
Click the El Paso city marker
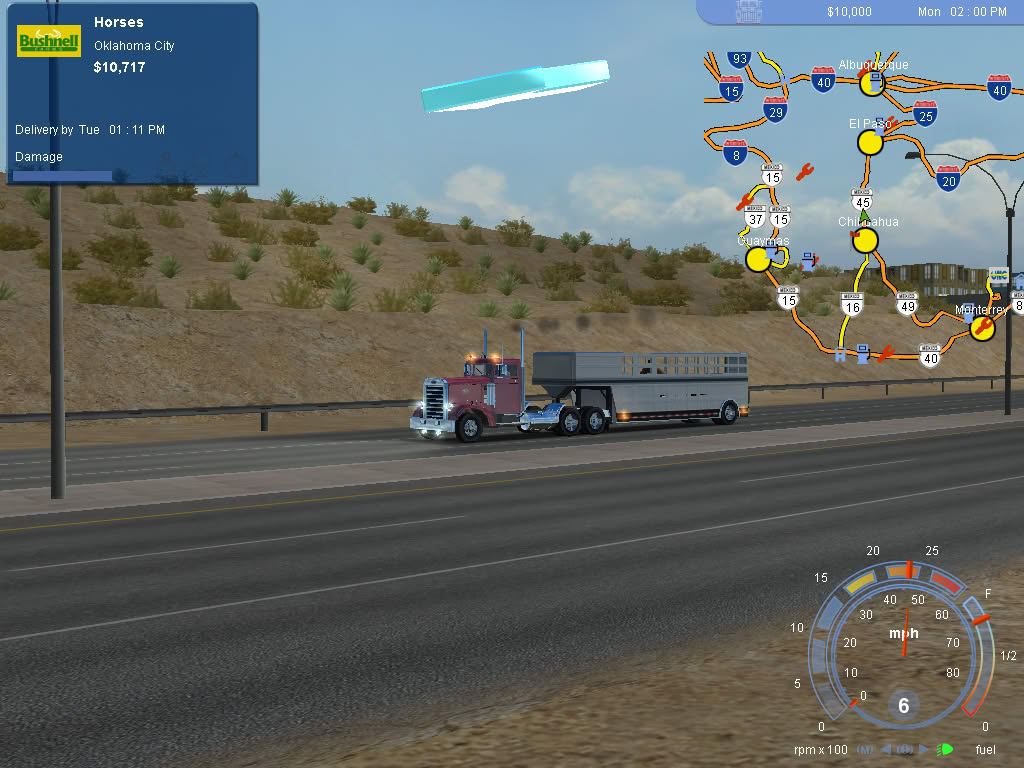tap(870, 142)
